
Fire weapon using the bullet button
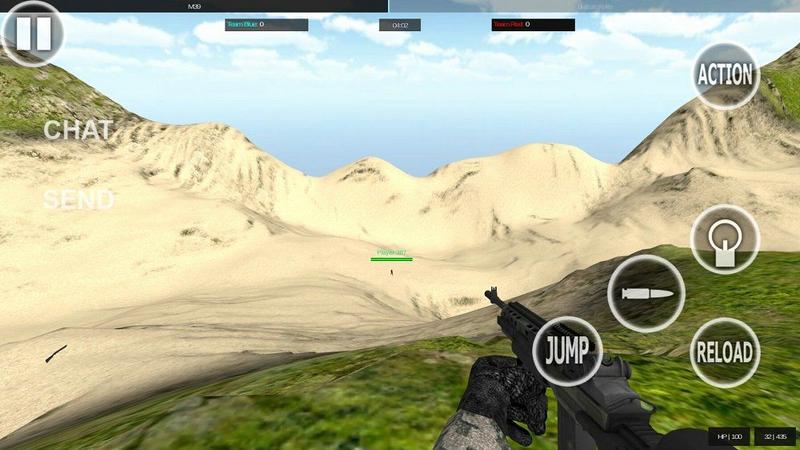click(646, 293)
